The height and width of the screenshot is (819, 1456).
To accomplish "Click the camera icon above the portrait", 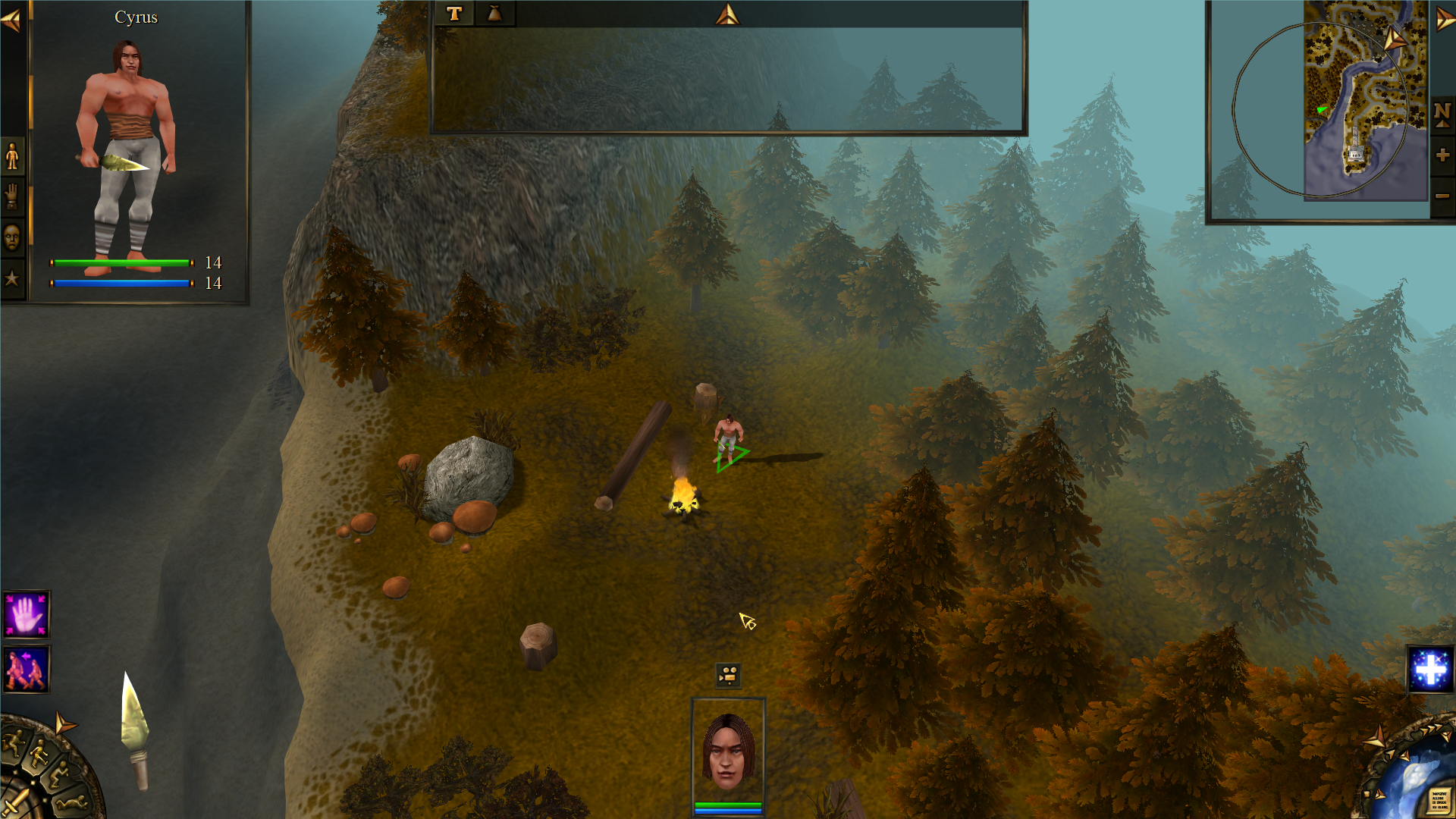I will (x=726, y=676).
